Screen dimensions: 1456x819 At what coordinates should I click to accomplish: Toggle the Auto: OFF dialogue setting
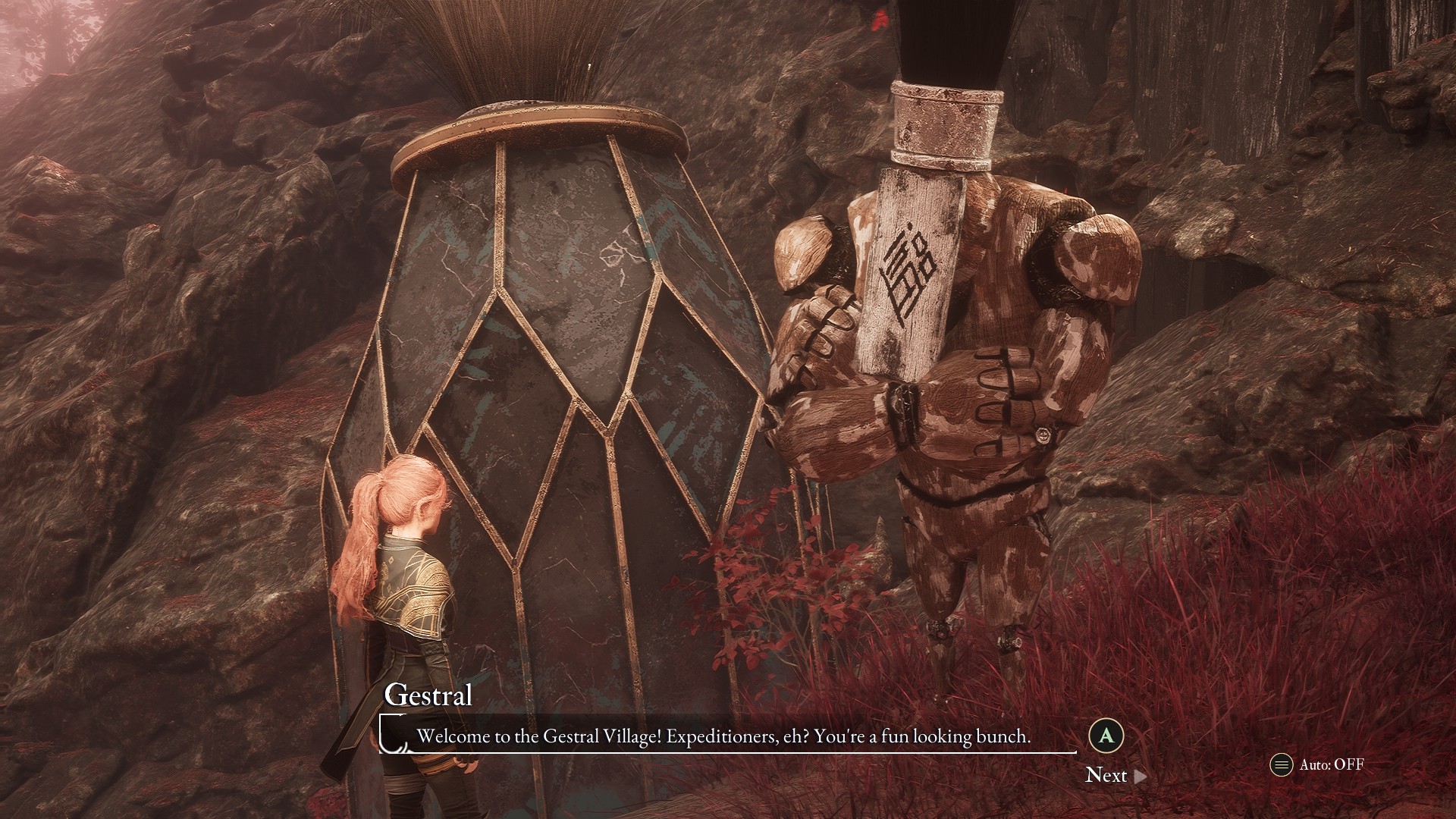pos(1318,764)
